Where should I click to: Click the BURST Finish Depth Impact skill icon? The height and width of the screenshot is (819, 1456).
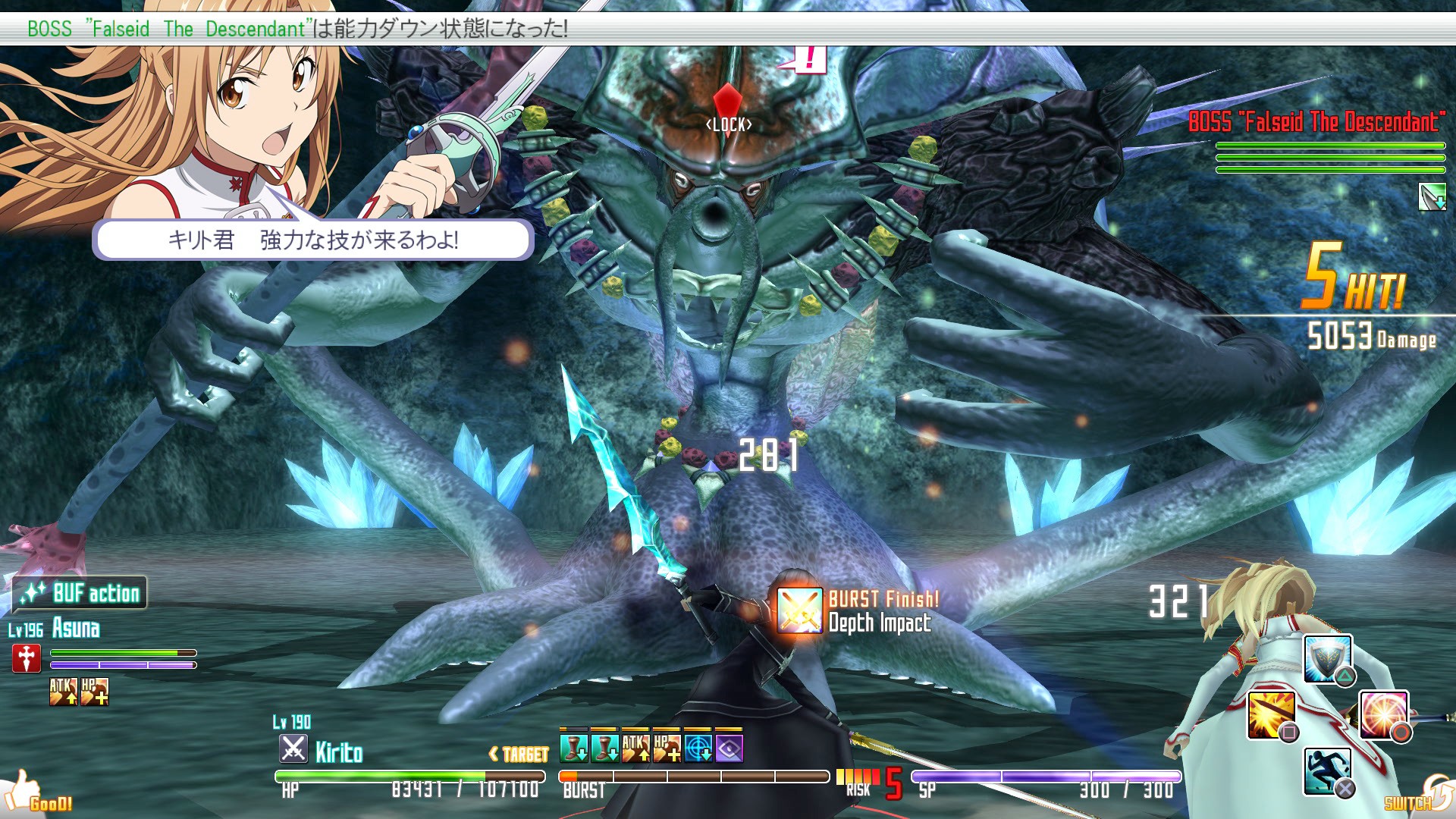click(799, 610)
